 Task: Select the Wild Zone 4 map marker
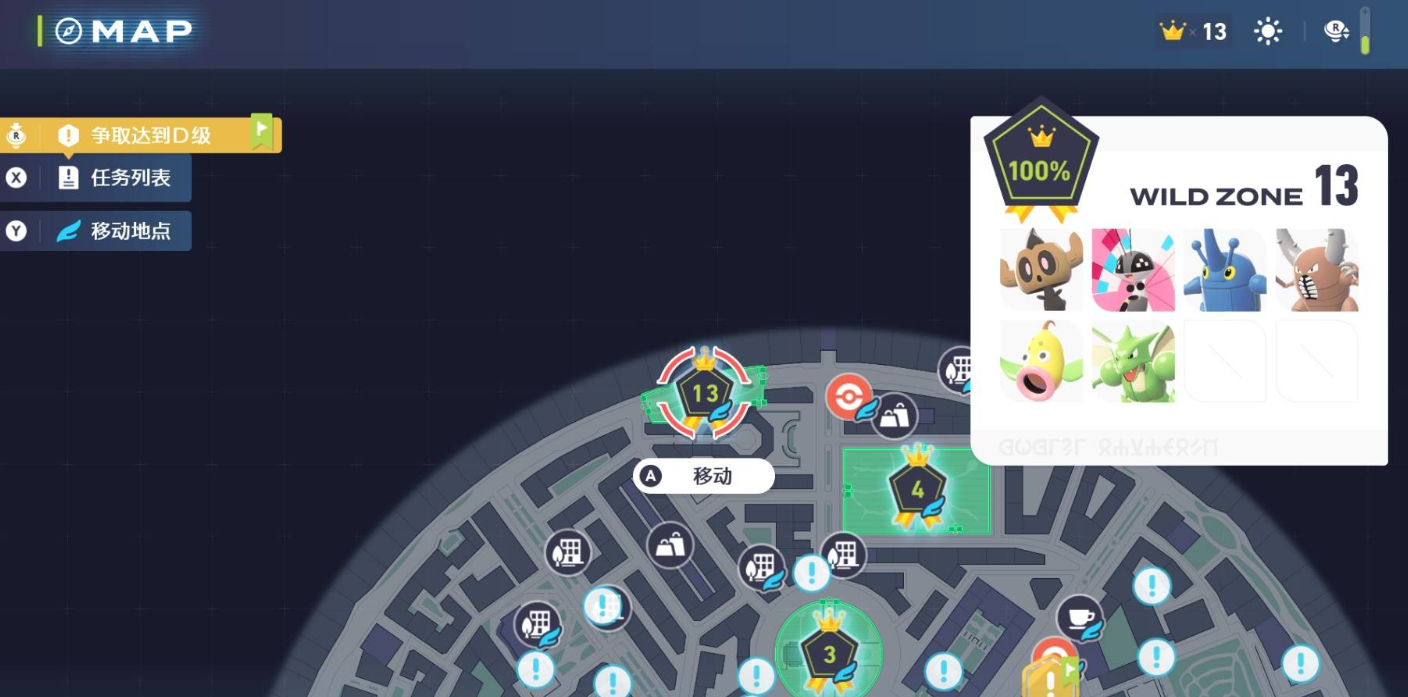917,490
